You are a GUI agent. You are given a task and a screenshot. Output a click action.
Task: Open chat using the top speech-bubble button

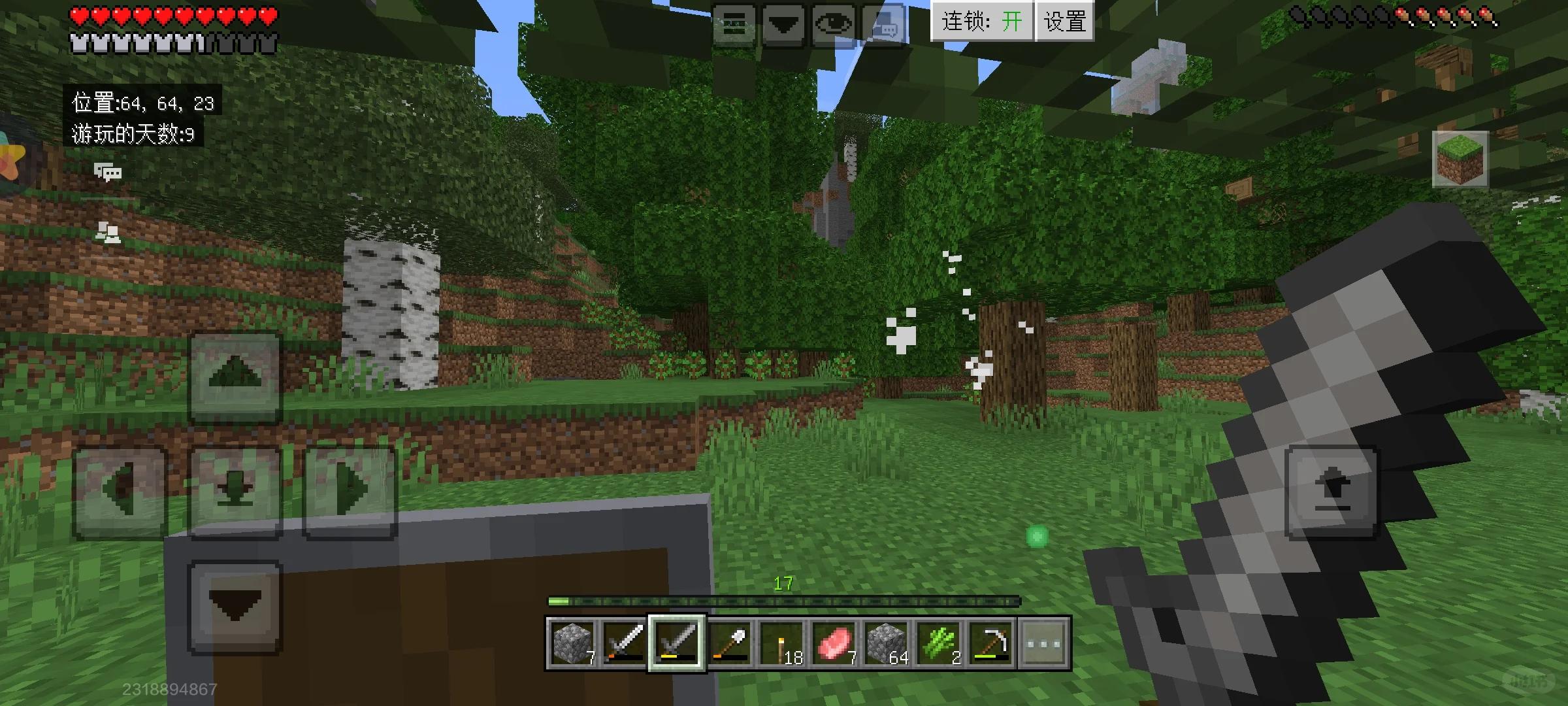pos(883,25)
